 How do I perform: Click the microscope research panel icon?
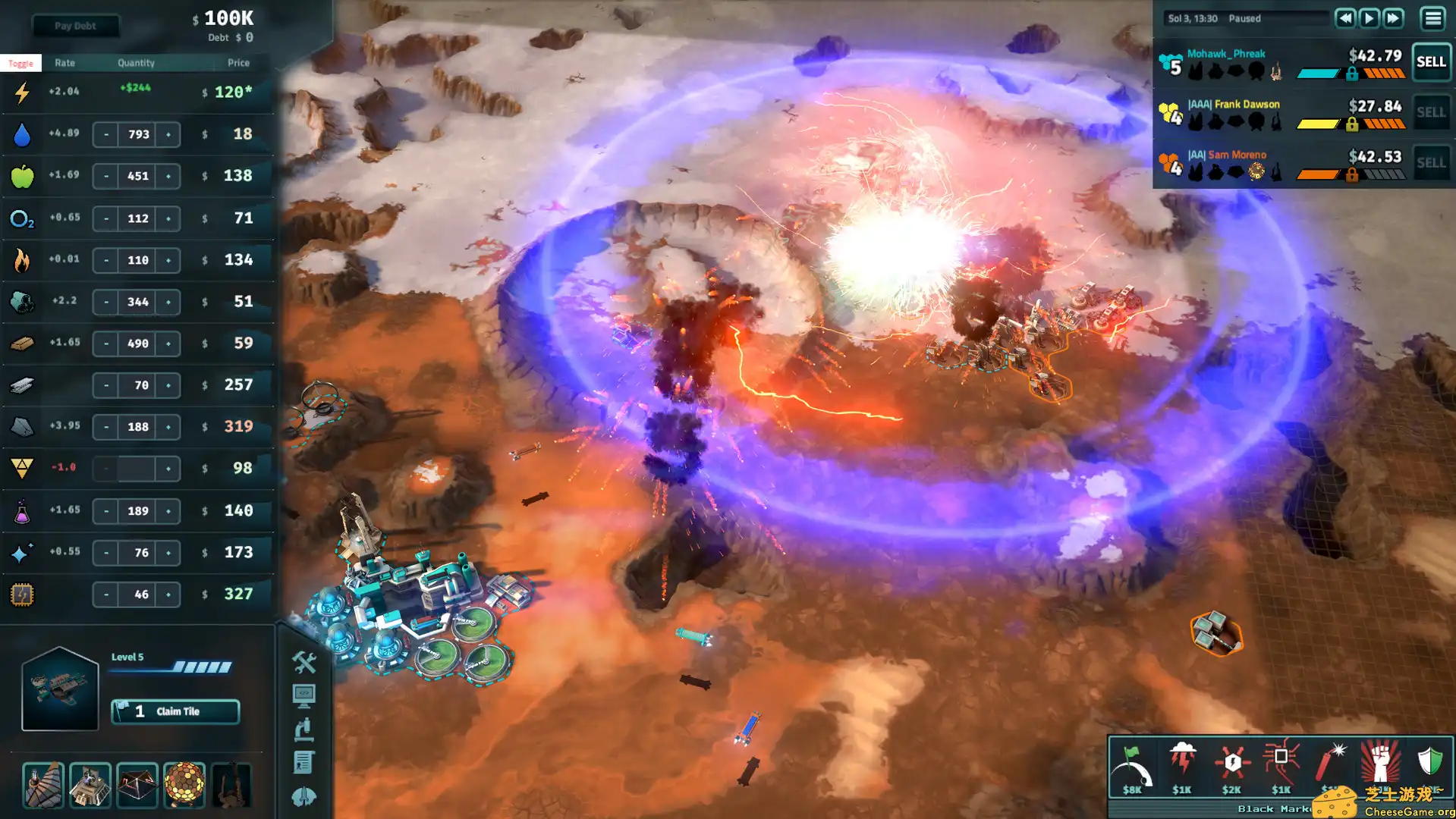[x=304, y=726]
